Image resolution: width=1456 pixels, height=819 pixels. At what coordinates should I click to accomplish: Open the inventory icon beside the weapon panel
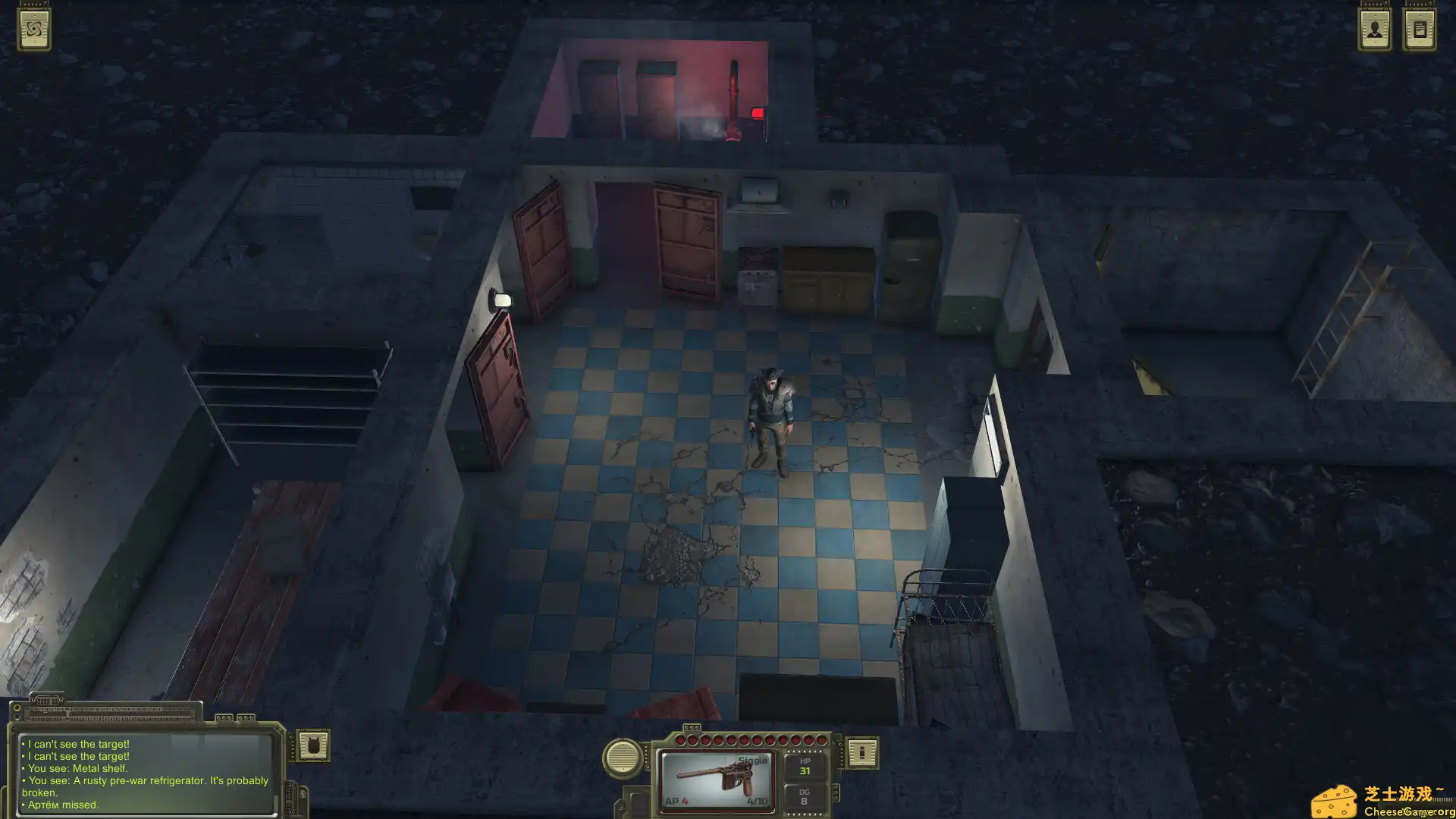pyautogui.click(x=862, y=755)
